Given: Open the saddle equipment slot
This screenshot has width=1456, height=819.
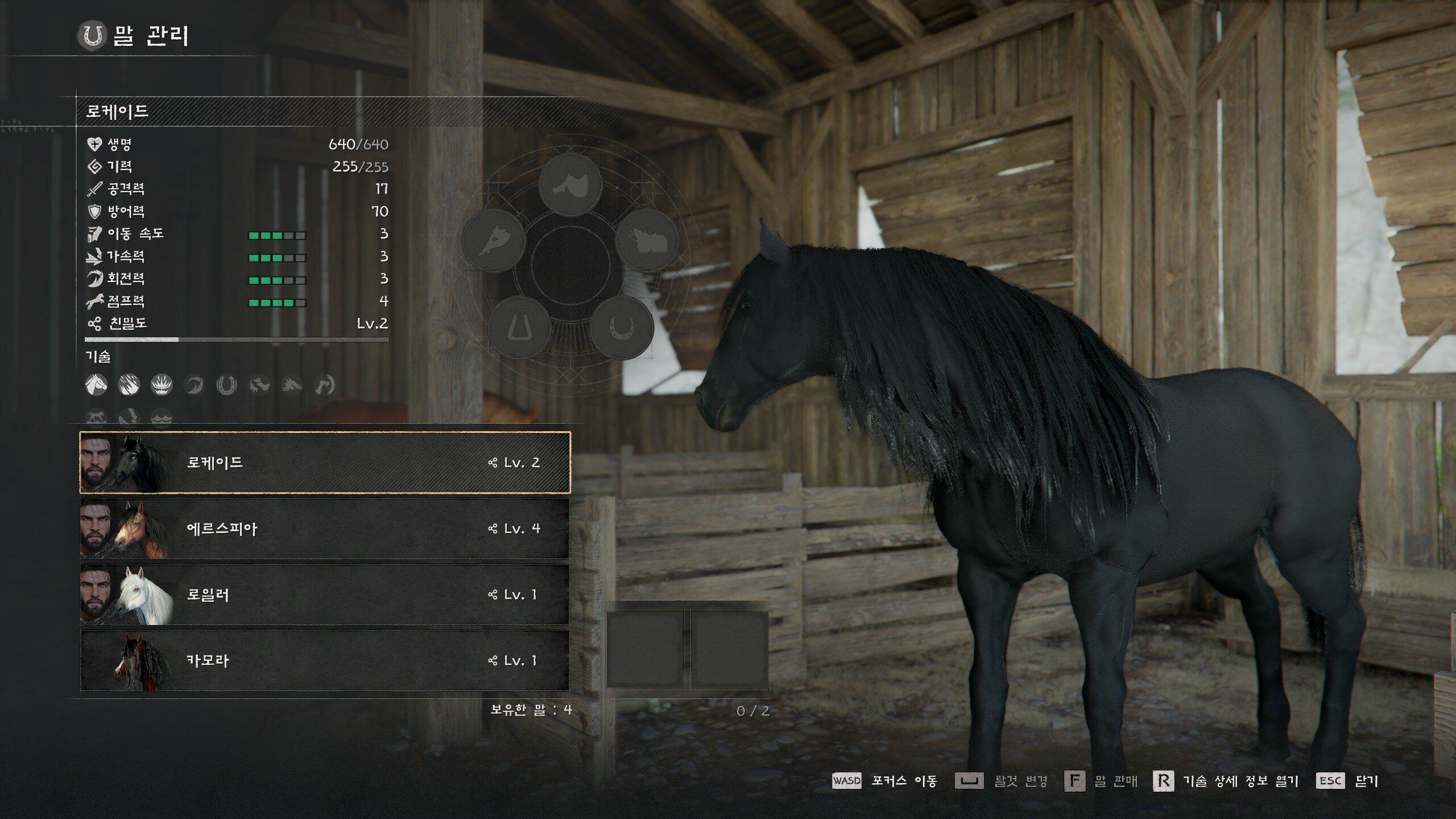Looking at the screenshot, I should 570,185.
